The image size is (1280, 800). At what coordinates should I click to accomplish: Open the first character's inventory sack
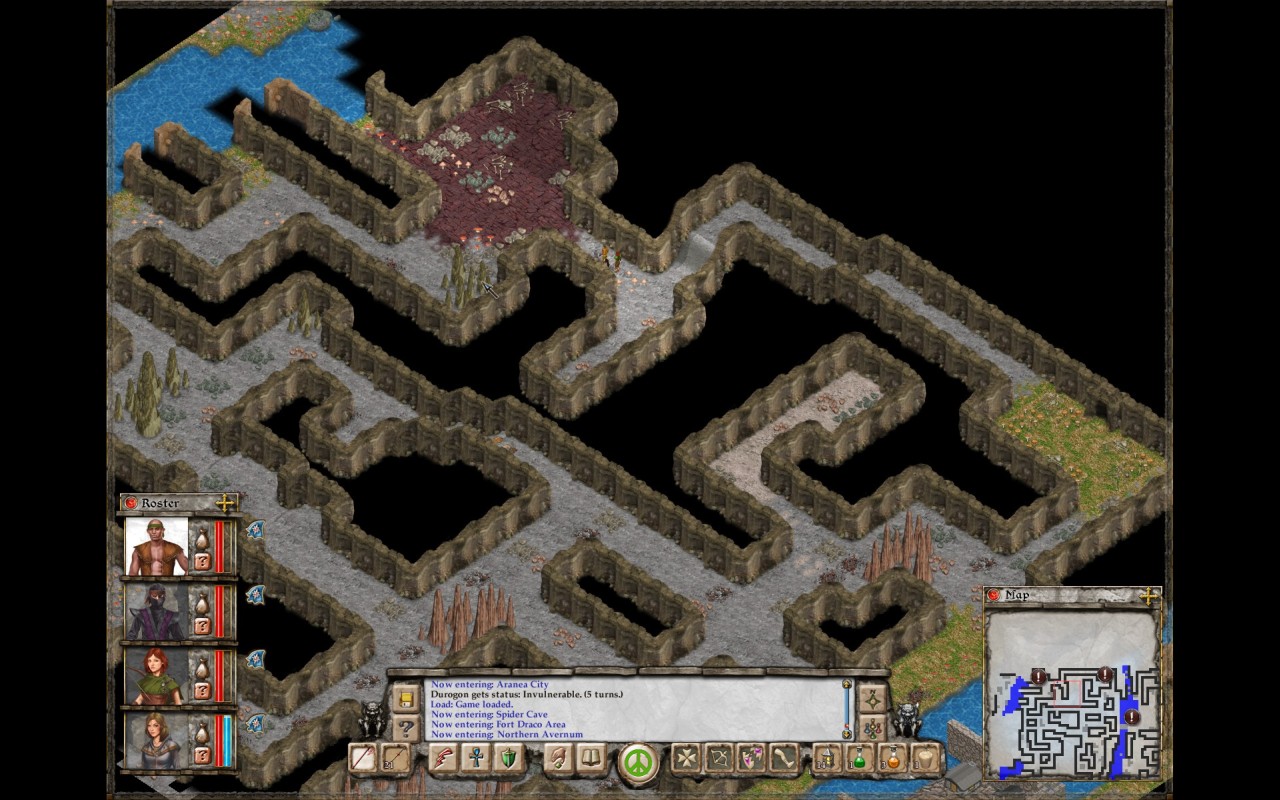202,537
